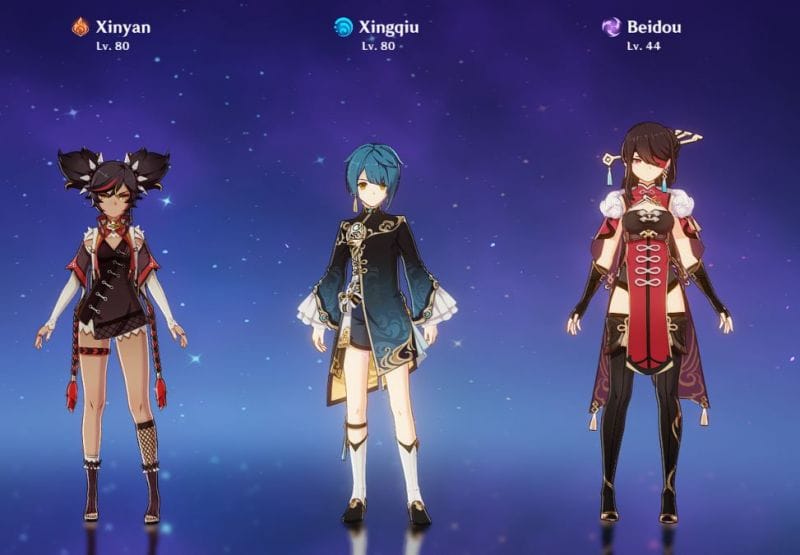800x555 pixels.
Task: Choose Xingqiu in the party lineup
Action: [x=376, y=320]
